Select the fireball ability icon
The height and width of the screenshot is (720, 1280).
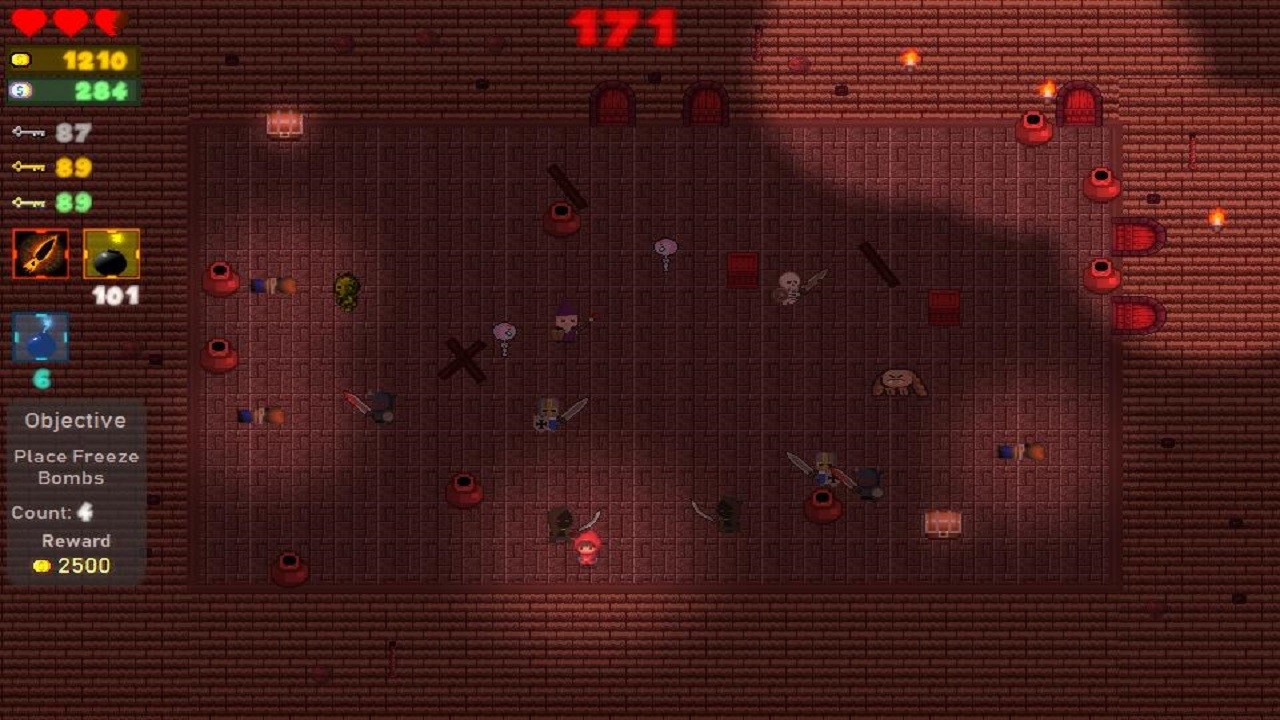pyautogui.click(x=40, y=253)
